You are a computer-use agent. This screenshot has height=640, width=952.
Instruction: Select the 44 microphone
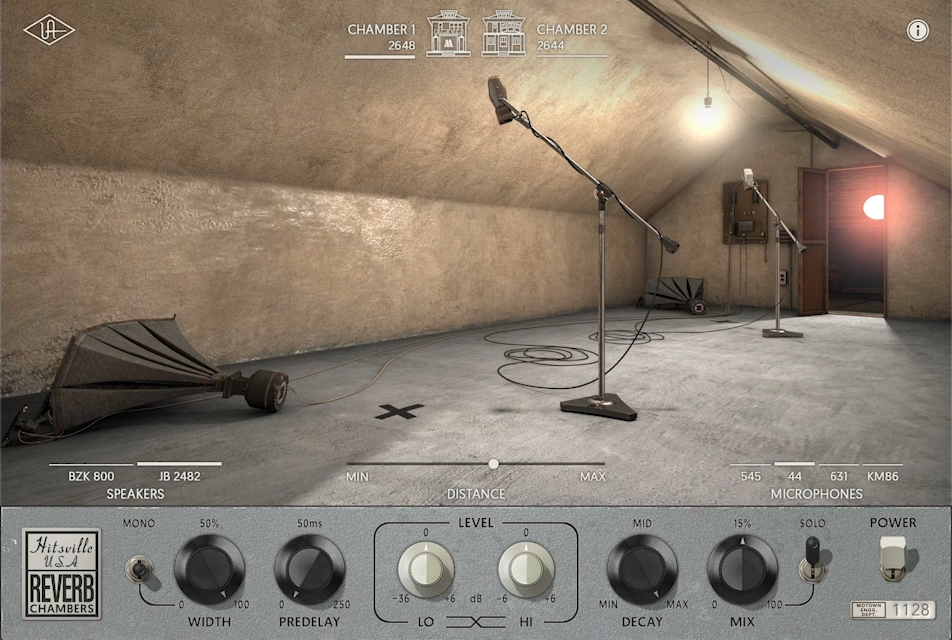[795, 476]
